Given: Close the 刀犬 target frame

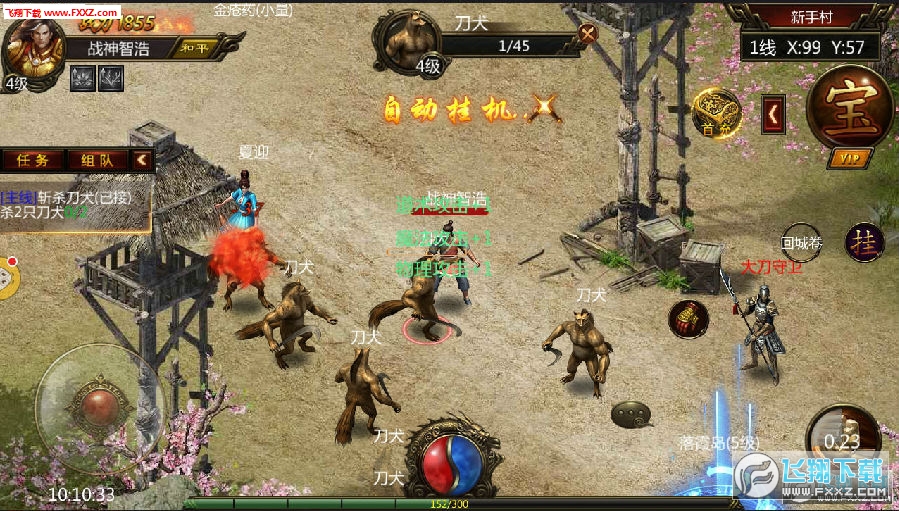Looking at the screenshot, I should click(x=588, y=32).
